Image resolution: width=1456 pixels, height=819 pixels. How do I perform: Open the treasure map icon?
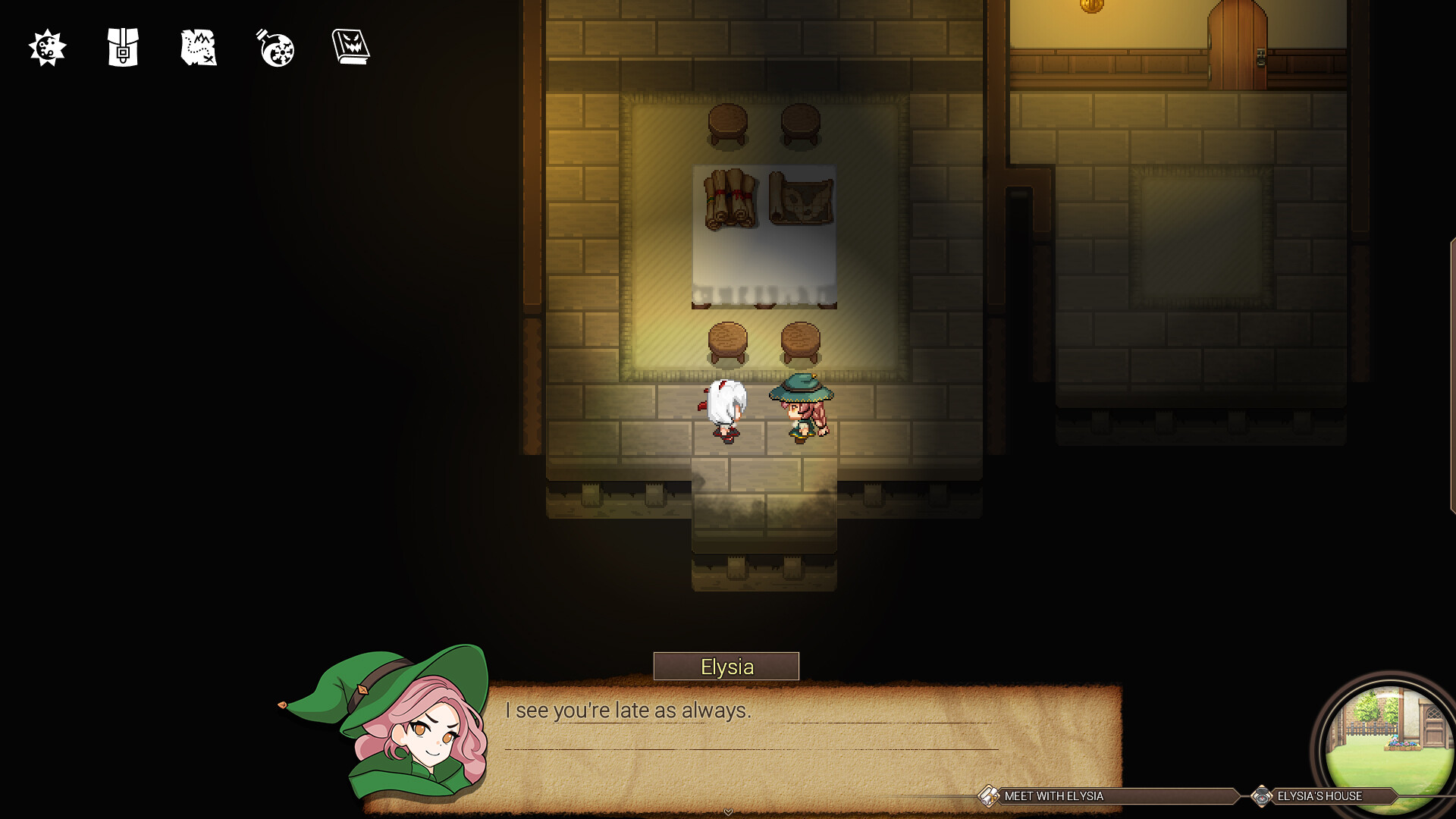(x=198, y=48)
